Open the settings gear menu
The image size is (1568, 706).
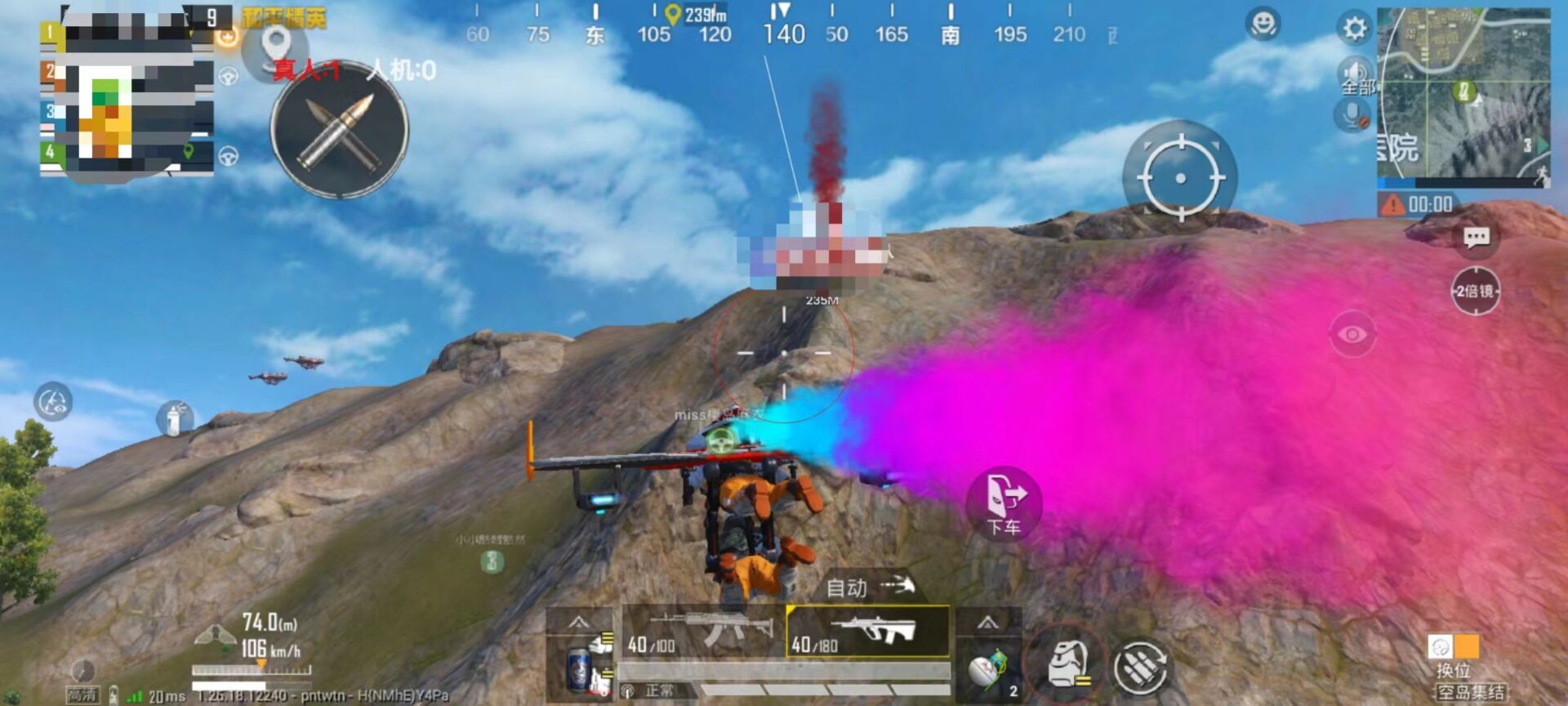click(1354, 27)
